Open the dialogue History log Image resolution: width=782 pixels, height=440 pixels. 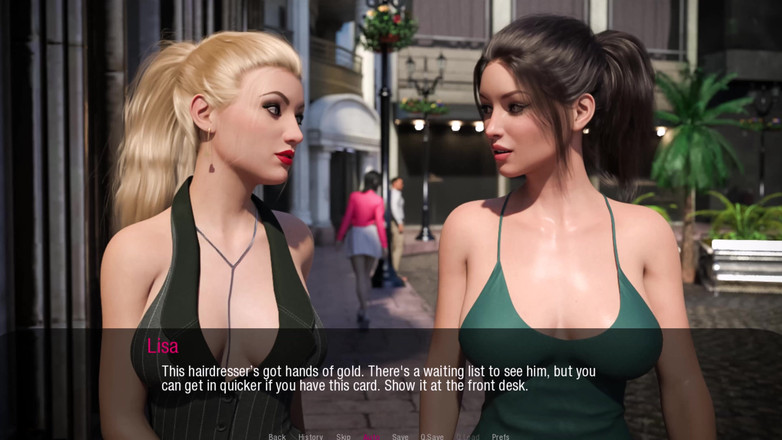click(x=310, y=436)
